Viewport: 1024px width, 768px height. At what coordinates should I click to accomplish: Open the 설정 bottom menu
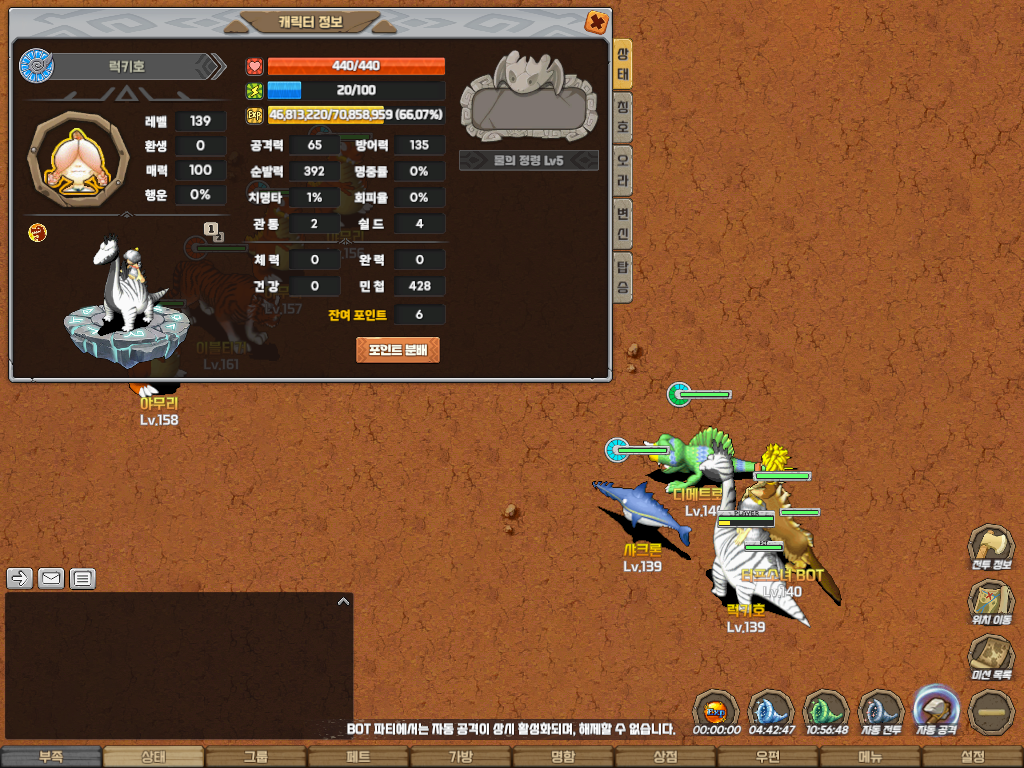click(972, 757)
